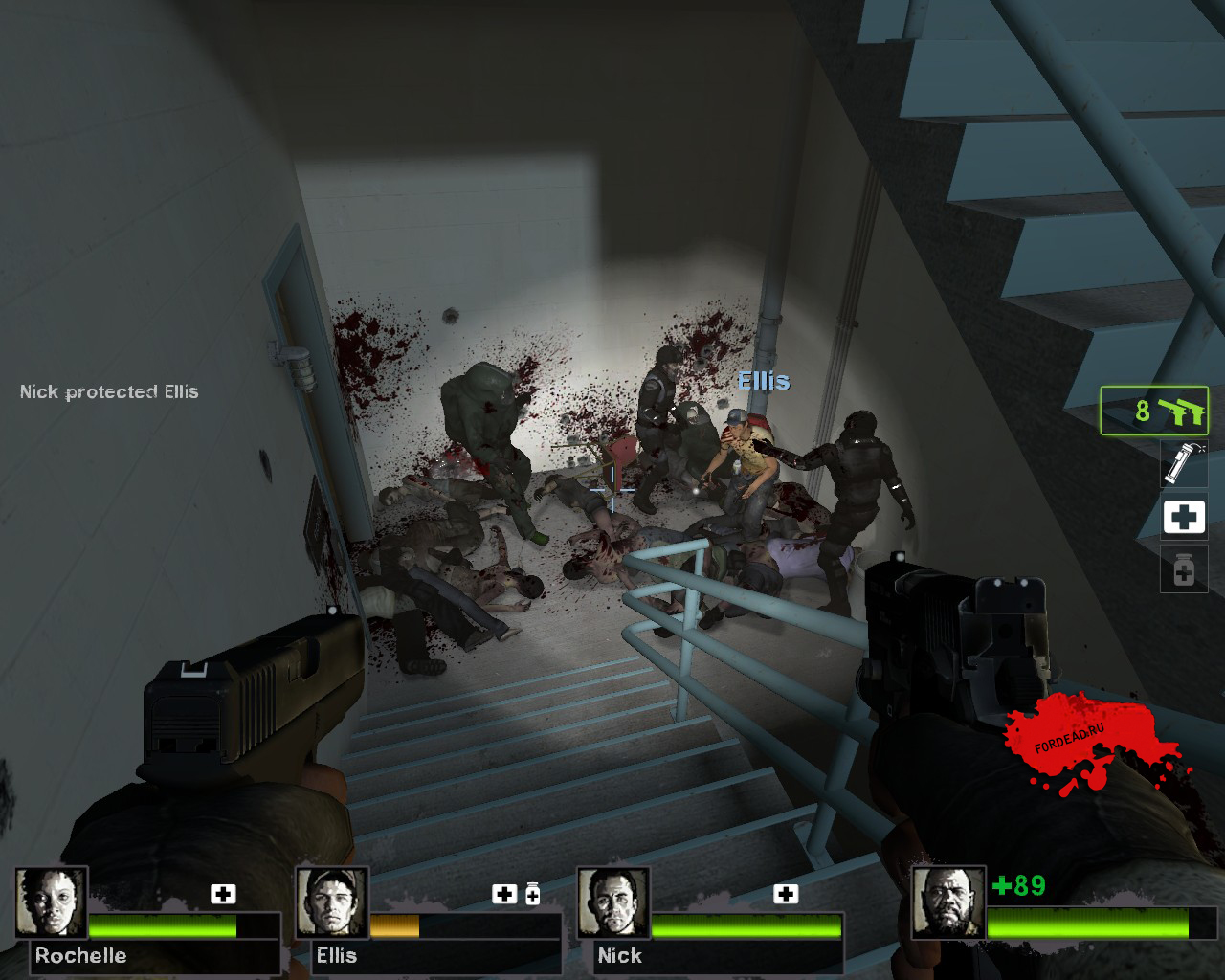This screenshot has height=980, width=1225.
Task: Click Rochelle's portrait
Action: [x=51, y=902]
